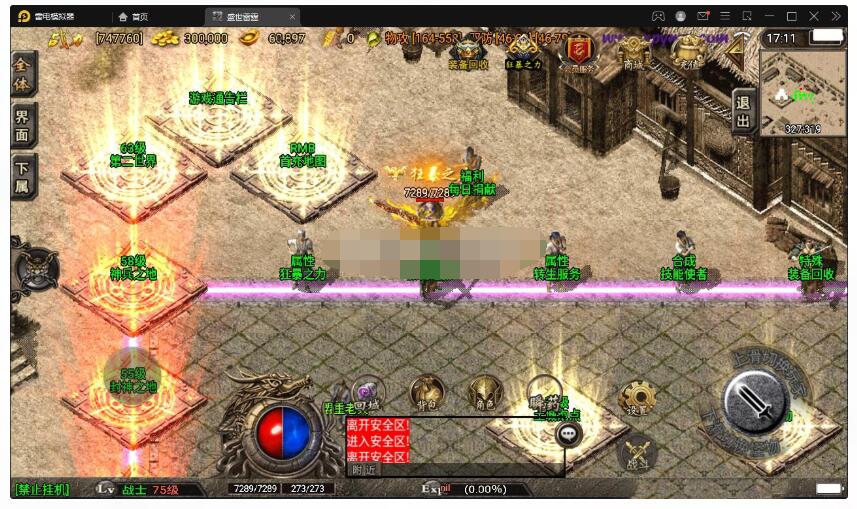Activate the 狂暴之力 top icon
This screenshot has height=509, width=857.
pyautogui.click(x=522, y=50)
